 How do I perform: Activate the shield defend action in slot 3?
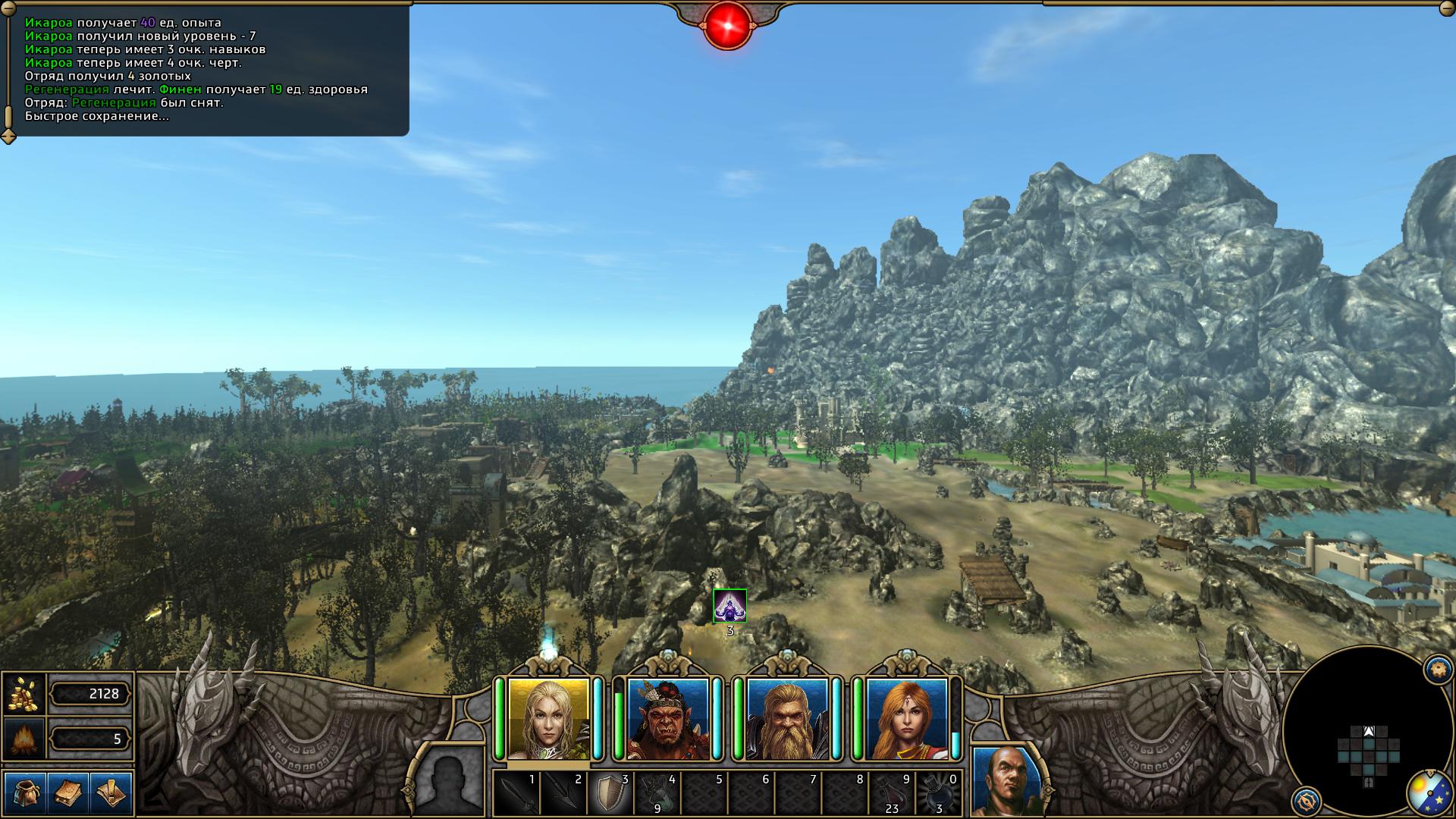(610, 793)
